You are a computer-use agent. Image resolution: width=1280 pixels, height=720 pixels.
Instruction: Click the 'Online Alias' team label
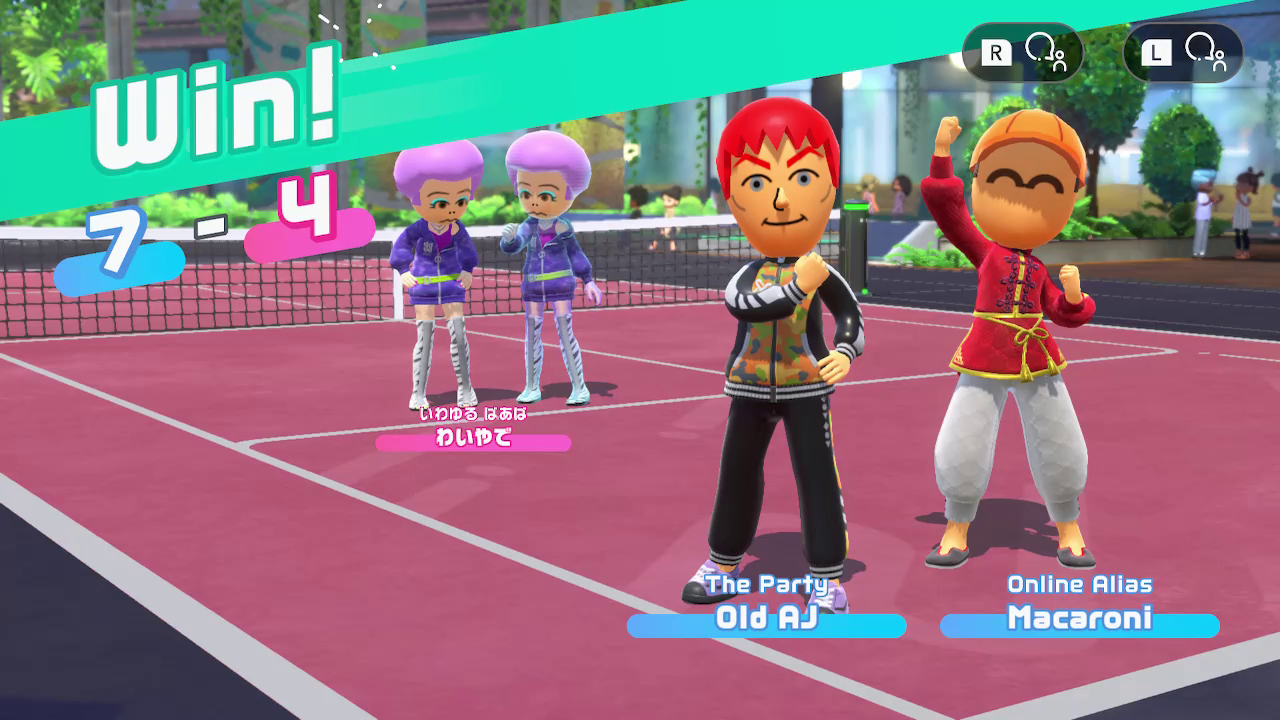pyautogui.click(x=1080, y=584)
